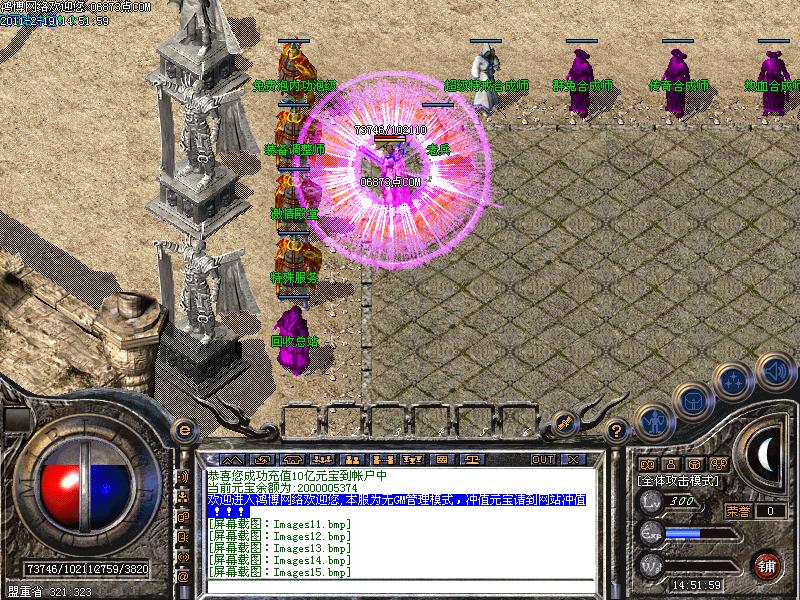The height and width of the screenshot is (600, 800).
Task: Click the red 铺 shop button
Action: pos(768,564)
